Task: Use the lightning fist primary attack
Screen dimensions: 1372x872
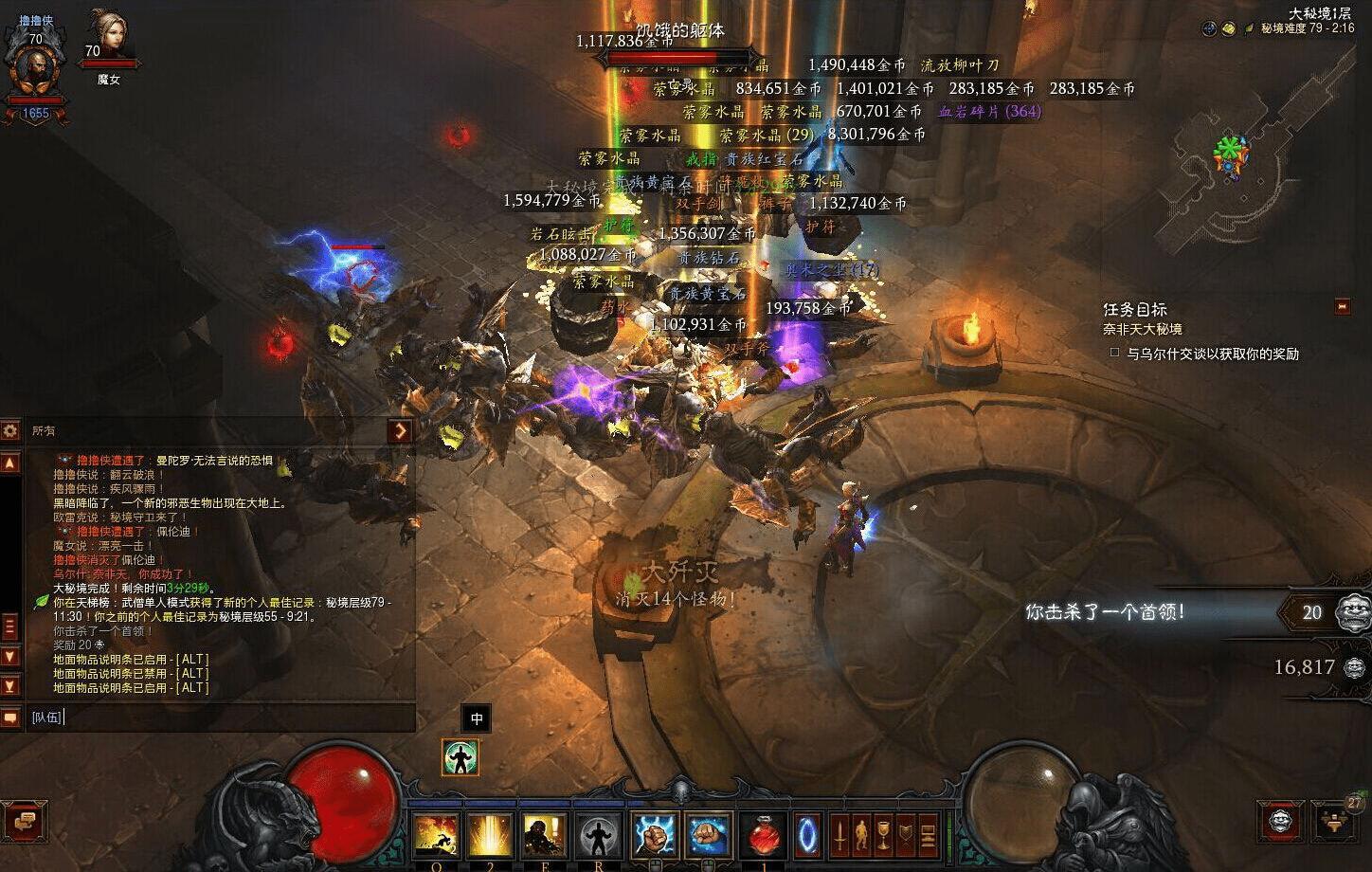Action: point(655,837)
